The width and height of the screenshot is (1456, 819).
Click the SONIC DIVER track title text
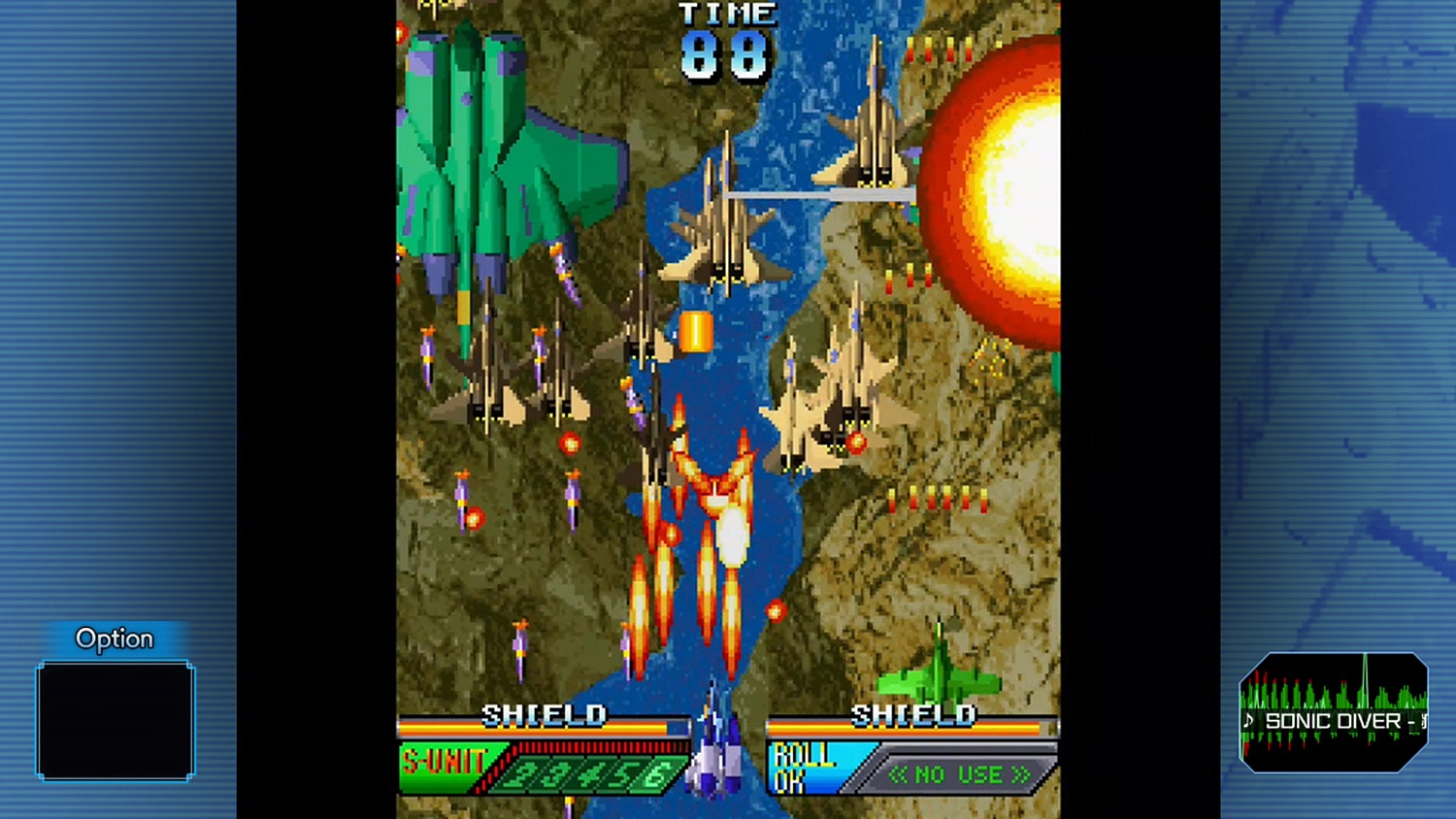(x=1336, y=722)
